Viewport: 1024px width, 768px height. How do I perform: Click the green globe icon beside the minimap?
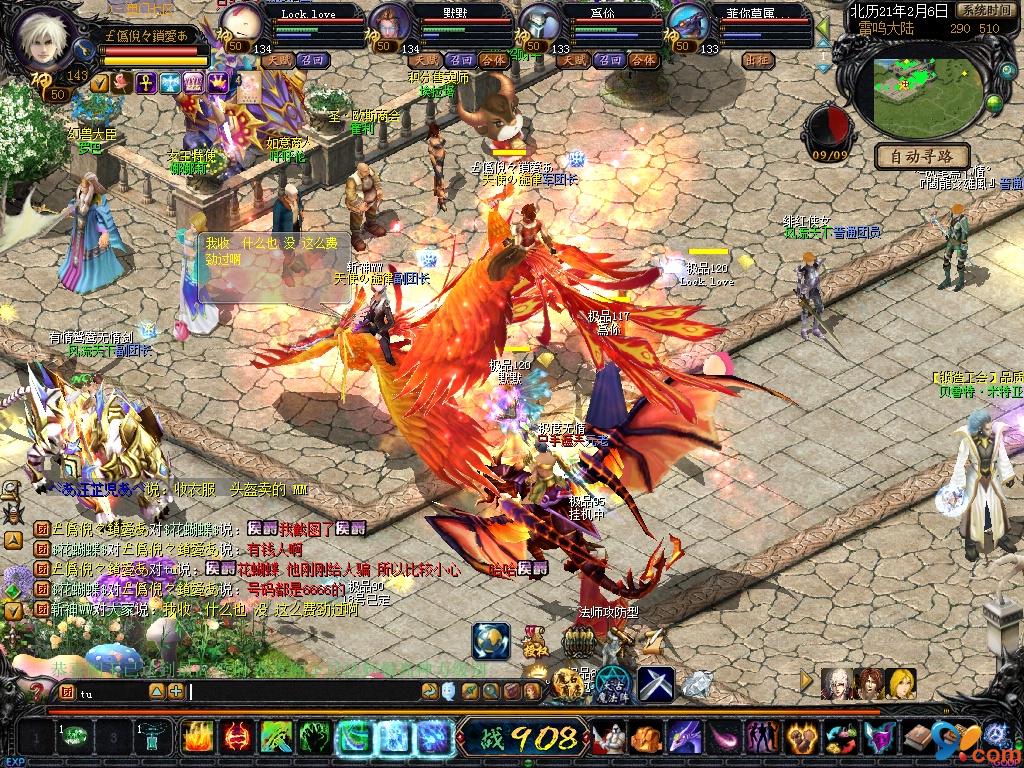[994, 101]
